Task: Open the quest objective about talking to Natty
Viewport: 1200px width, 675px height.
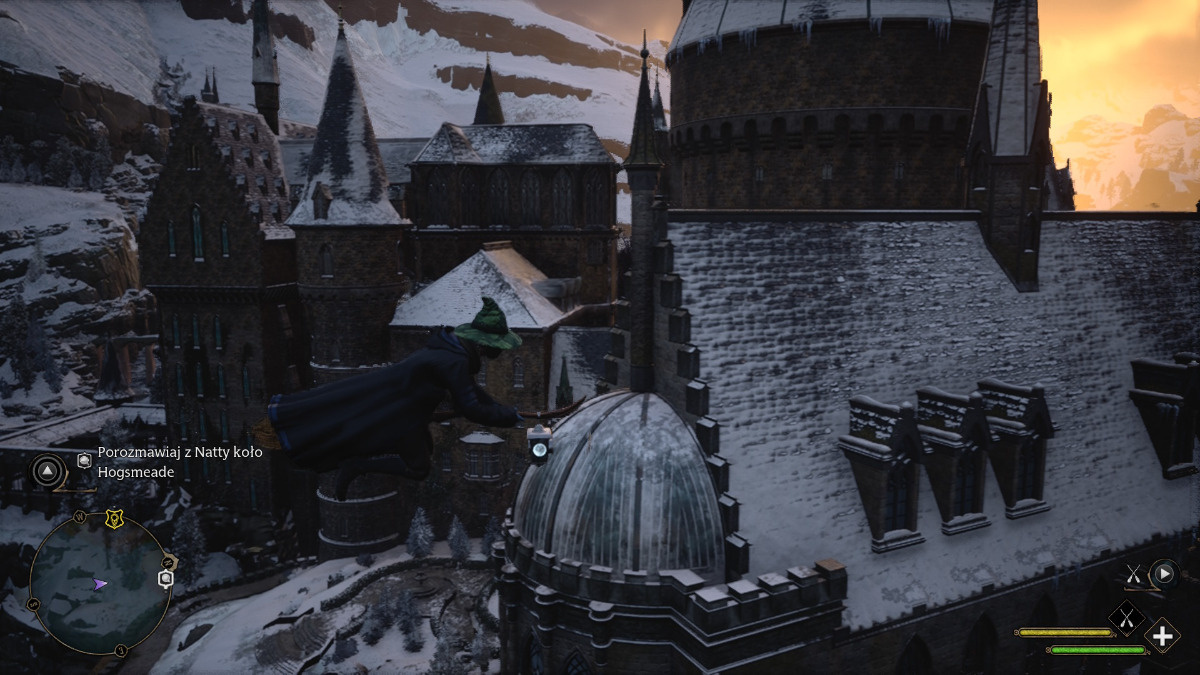Action: (x=180, y=462)
